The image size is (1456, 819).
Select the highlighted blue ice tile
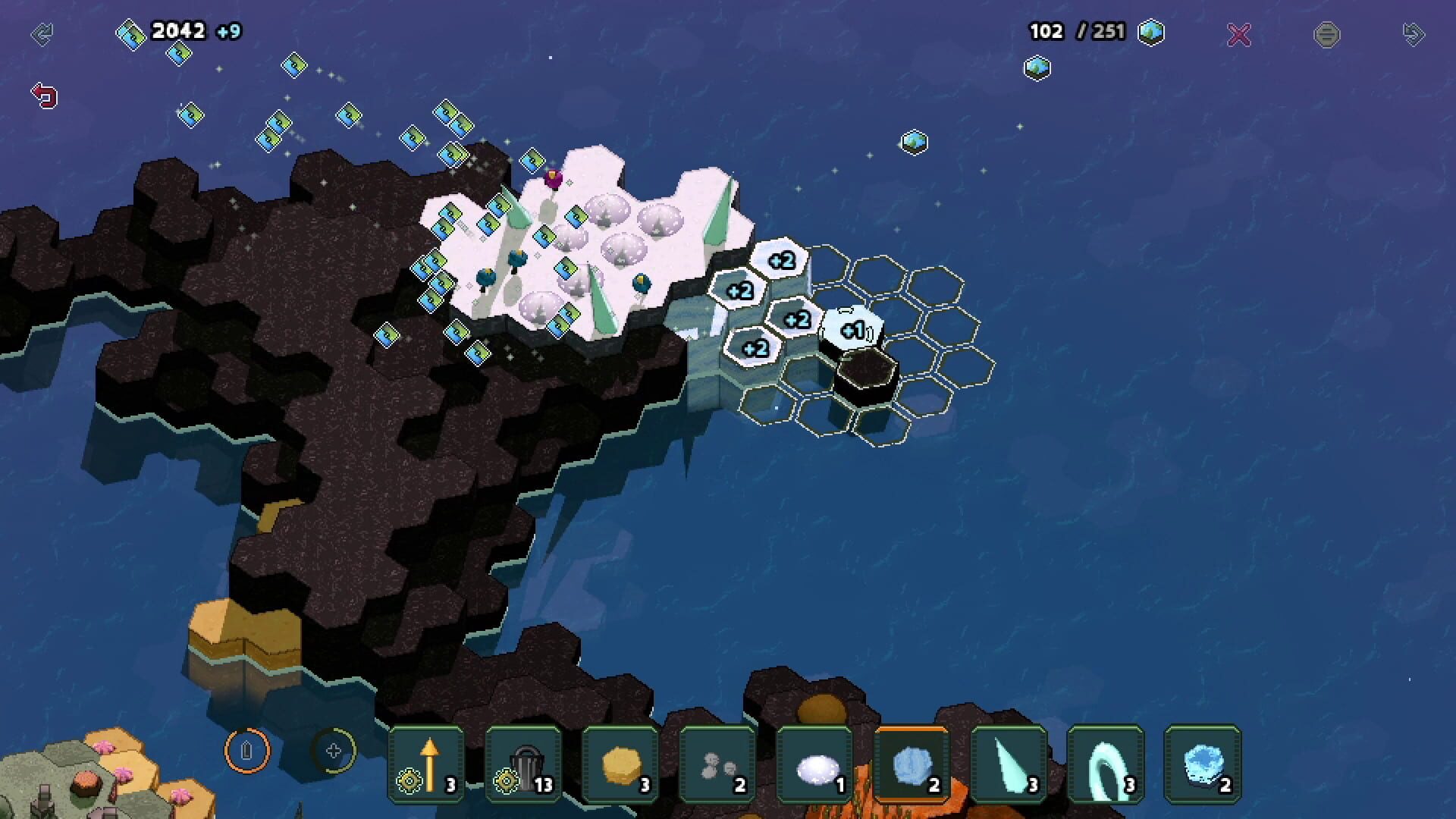pyautogui.click(x=912, y=764)
